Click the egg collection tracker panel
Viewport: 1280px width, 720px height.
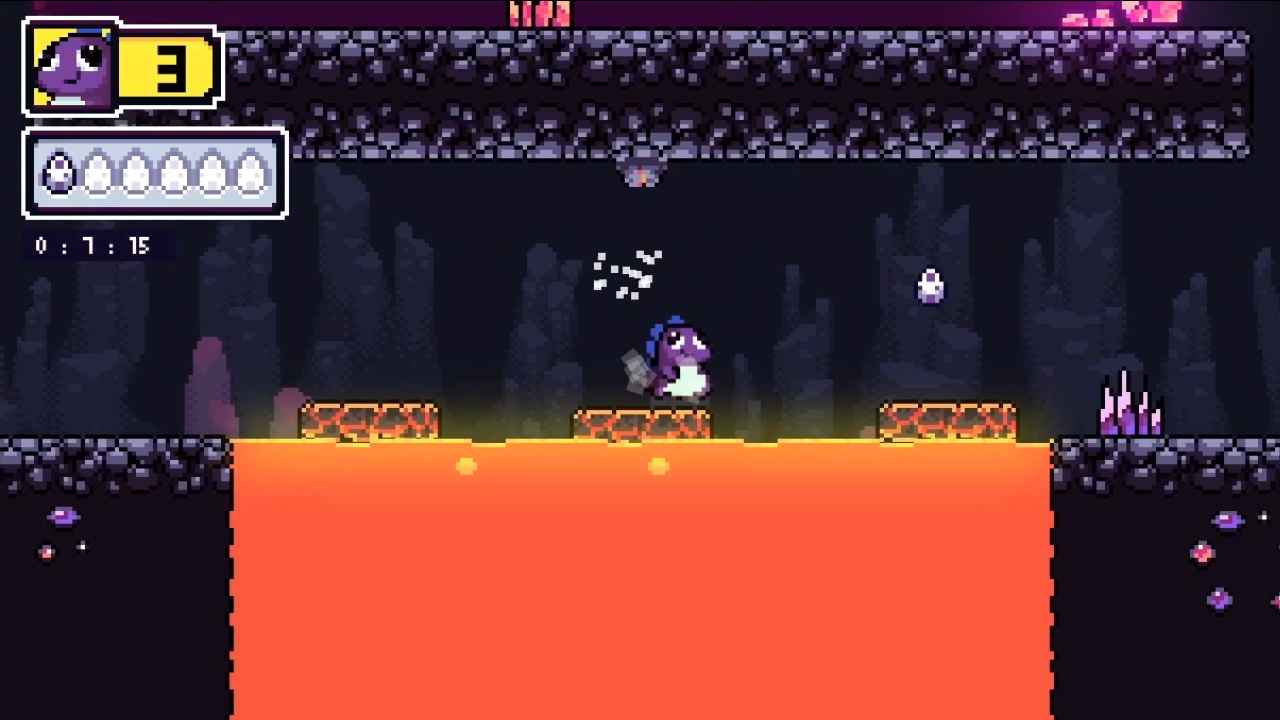154,174
